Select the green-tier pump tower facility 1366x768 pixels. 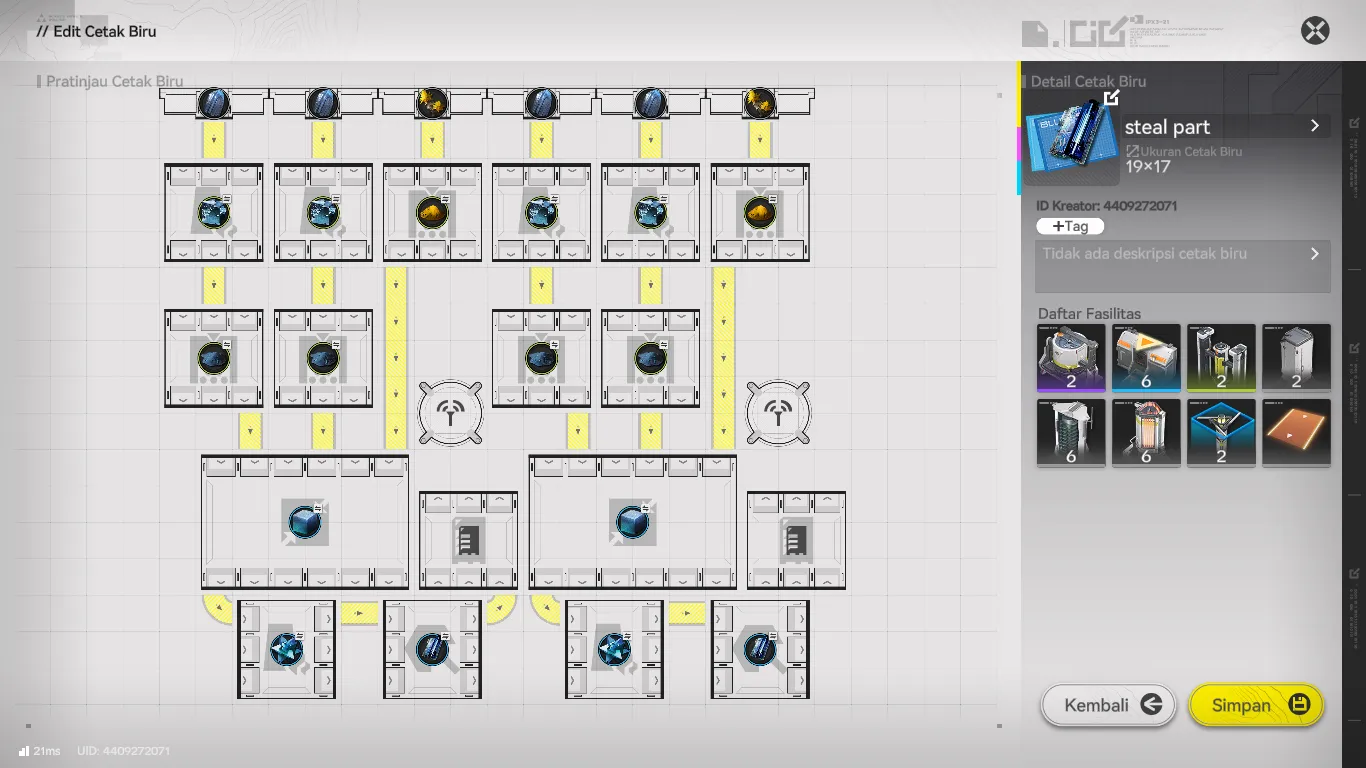pos(1221,357)
